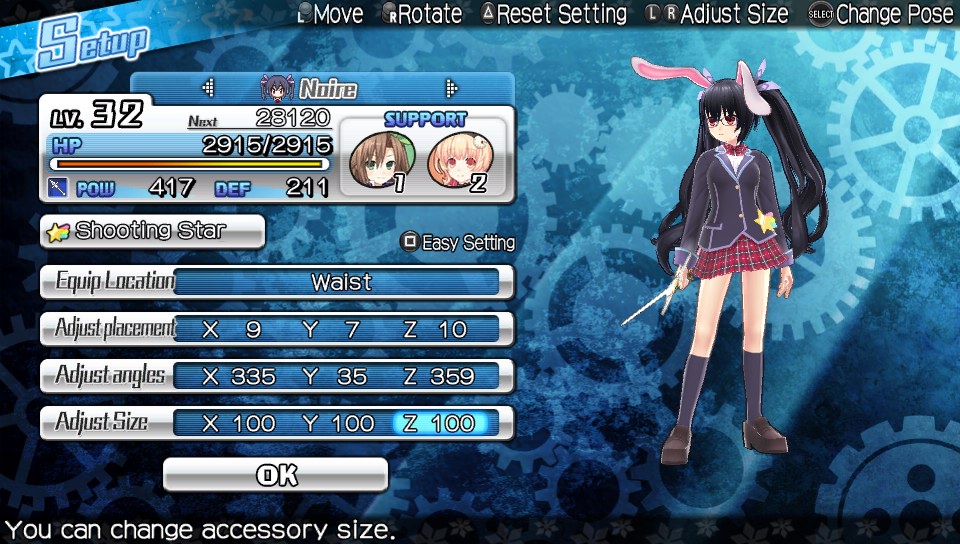This screenshot has width=960, height=544.
Task: Click the left arrow beside Noire's name
Action: 208,88
